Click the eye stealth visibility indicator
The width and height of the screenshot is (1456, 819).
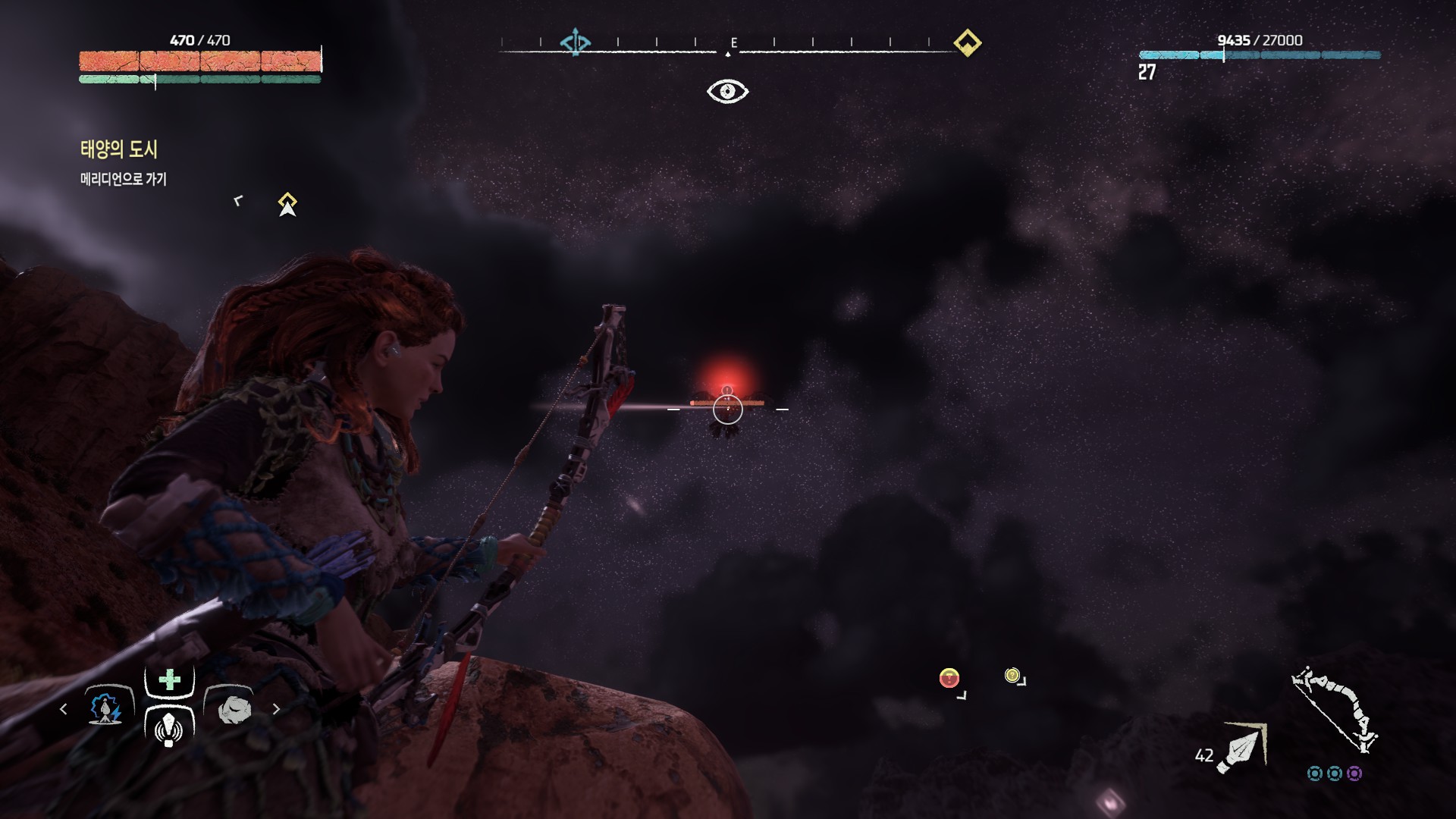pos(727,92)
